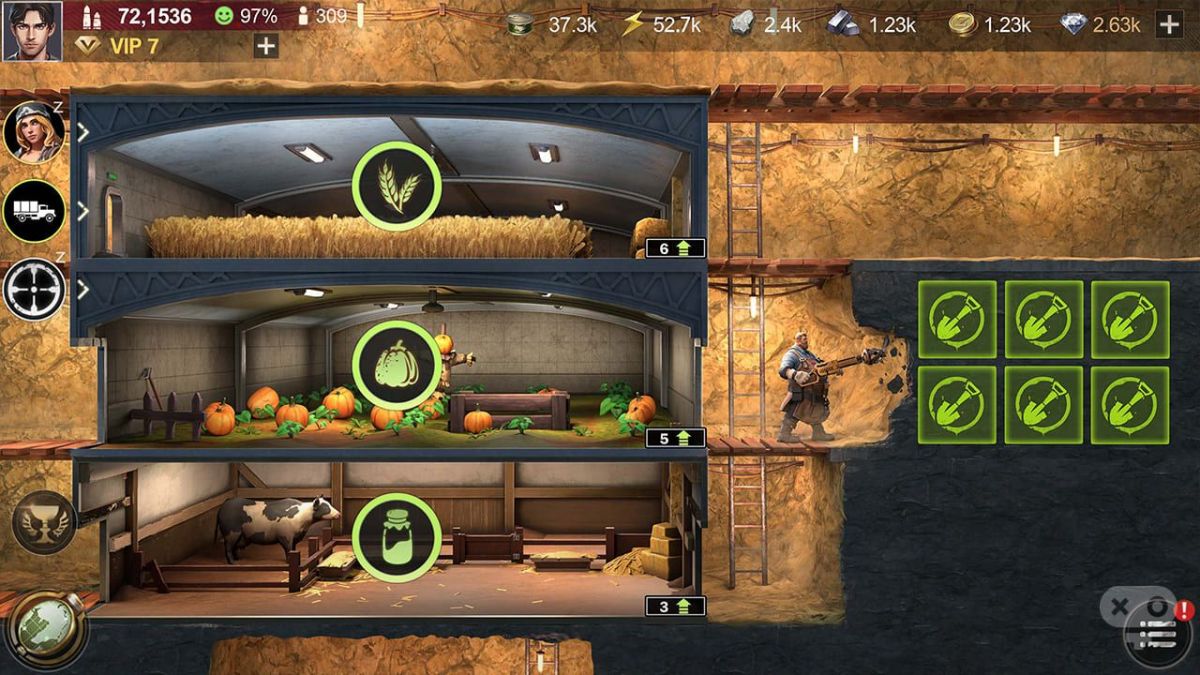The width and height of the screenshot is (1200, 675).
Task: Tap the plus button beside VIP 7
Action: point(266,46)
